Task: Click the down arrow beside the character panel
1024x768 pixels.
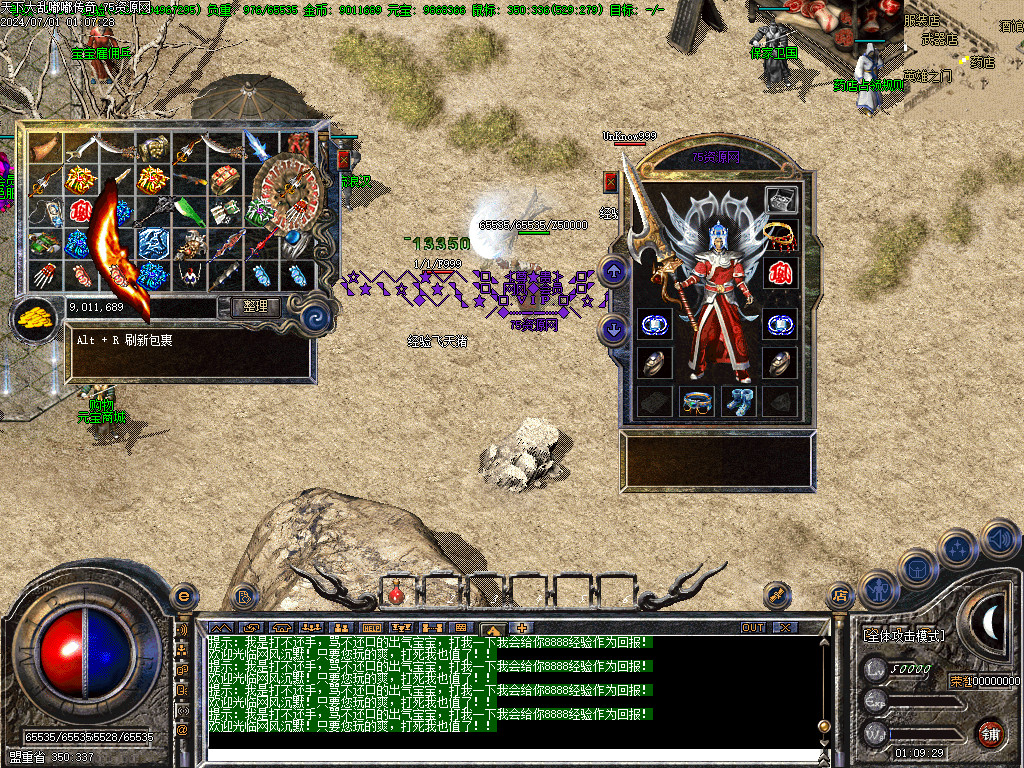Action: [x=614, y=328]
